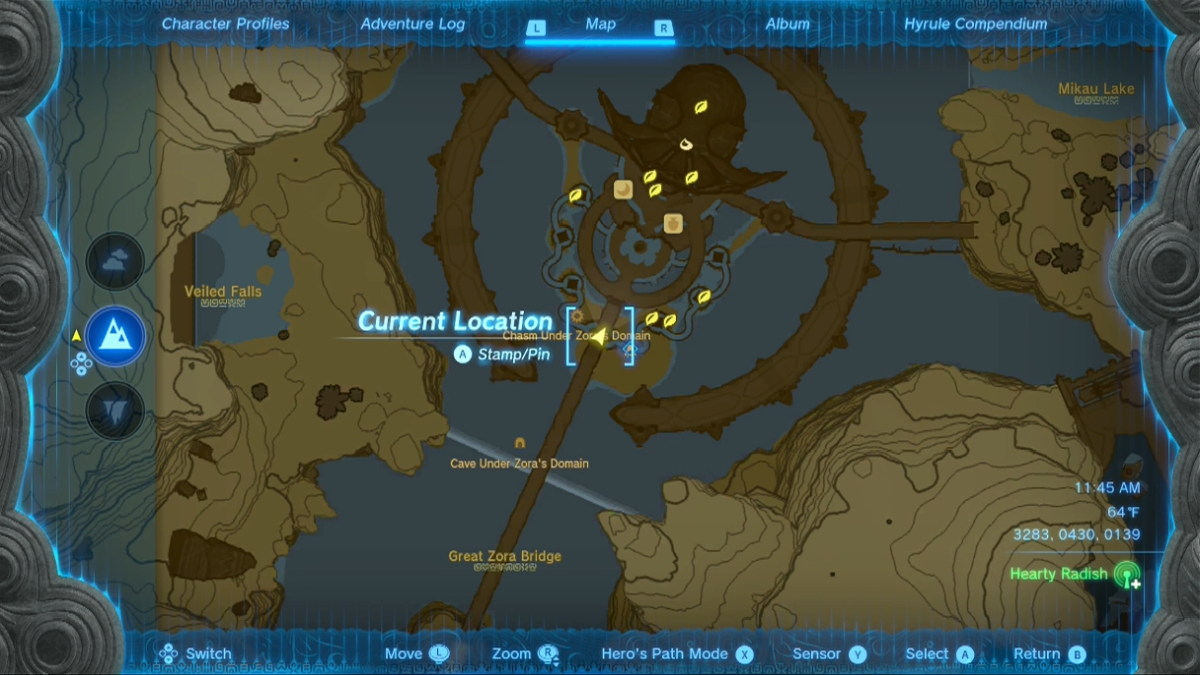This screenshot has width=1200, height=675.
Task: Open the Hyrule Compendium tab
Action: (975, 24)
